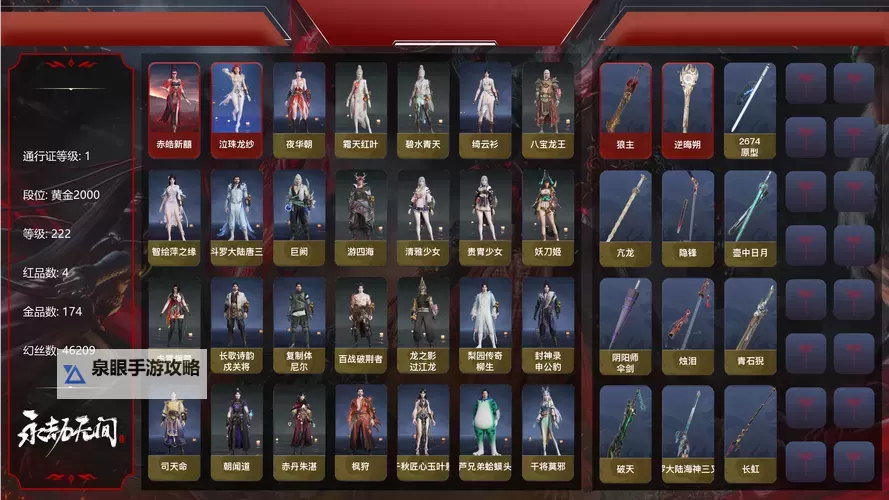Open the 枫狩 skin card
The width and height of the screenshot is (889, 500).
(360, 430)
